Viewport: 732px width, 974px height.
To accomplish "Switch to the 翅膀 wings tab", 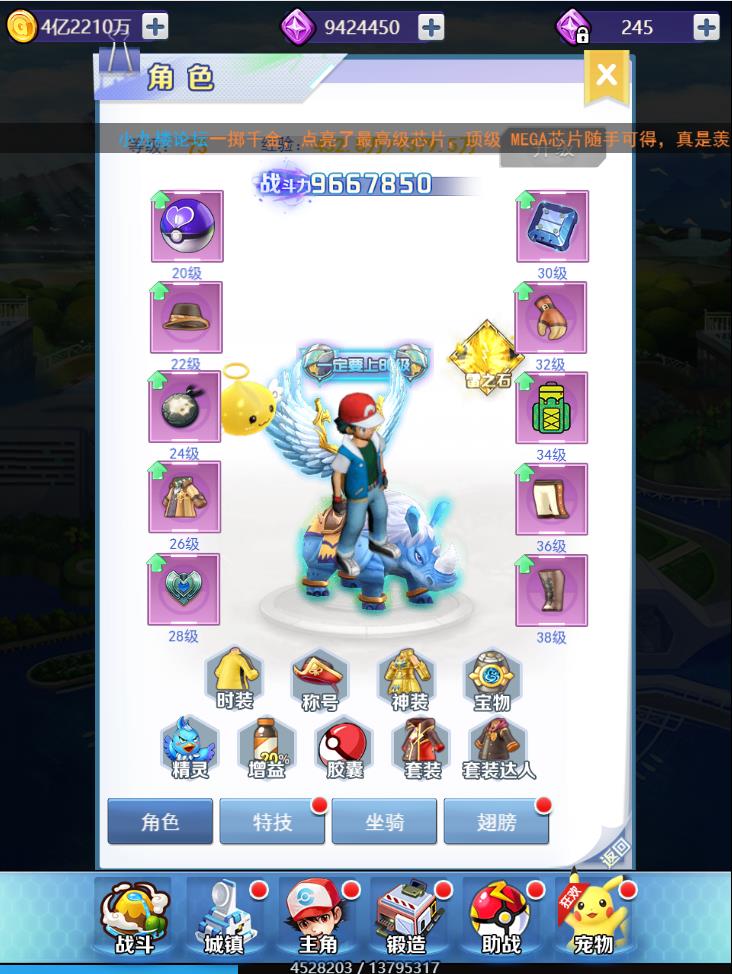I will (x=496, y=822).
